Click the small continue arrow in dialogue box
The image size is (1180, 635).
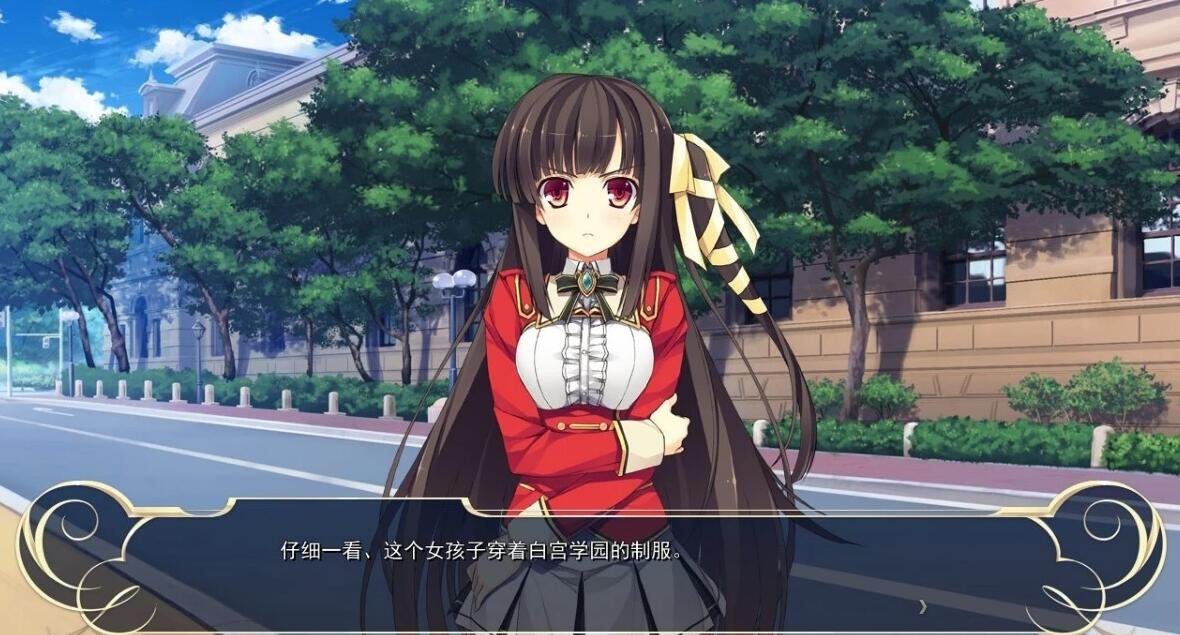point(922,605)
